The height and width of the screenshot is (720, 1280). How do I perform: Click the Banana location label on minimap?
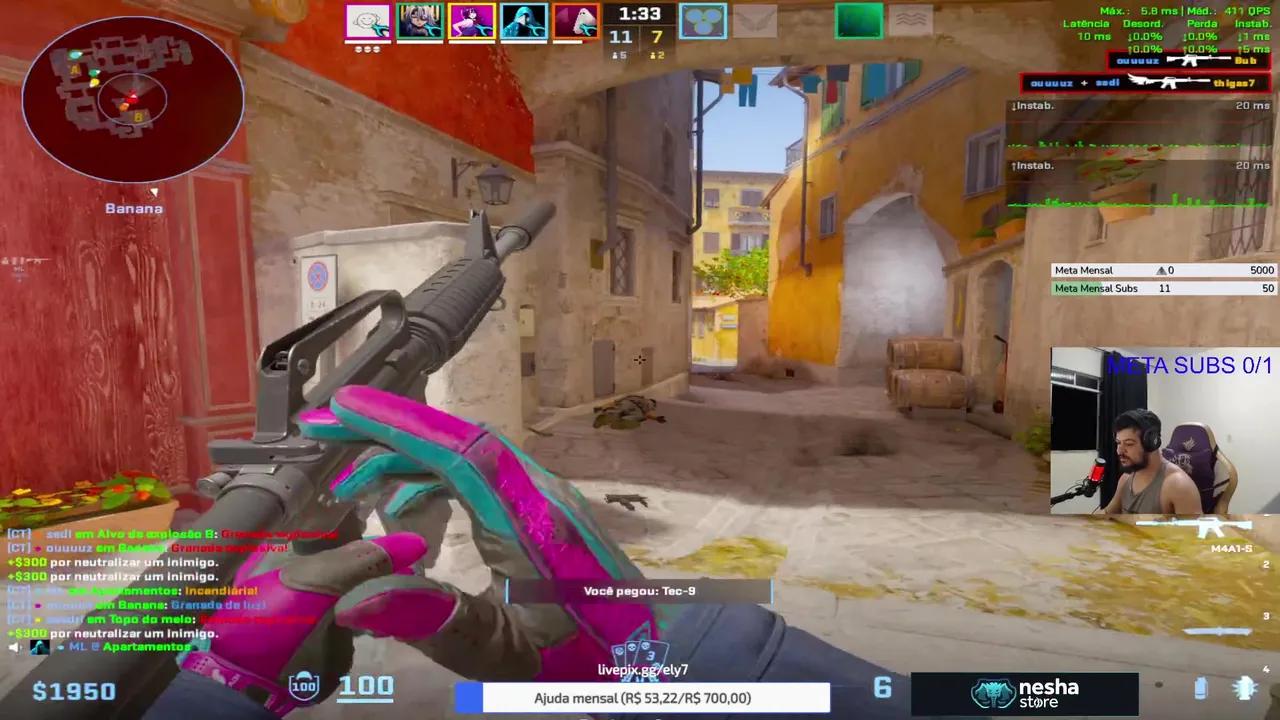tap(133, 208)
